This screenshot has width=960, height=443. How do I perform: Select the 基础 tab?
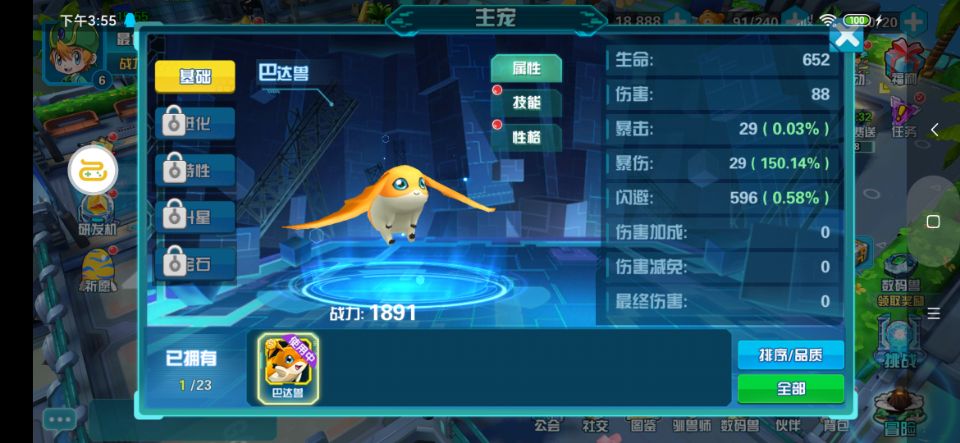click(195, 76)
